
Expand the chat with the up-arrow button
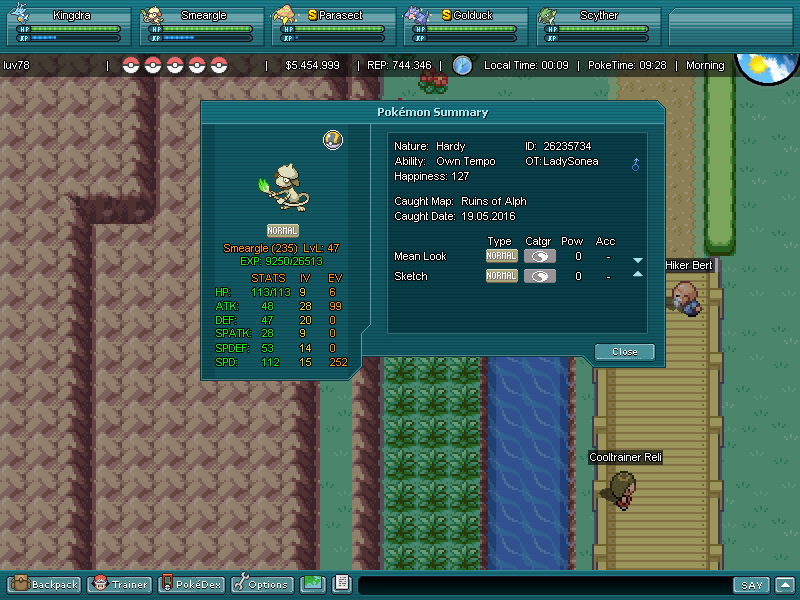(785, 585)
